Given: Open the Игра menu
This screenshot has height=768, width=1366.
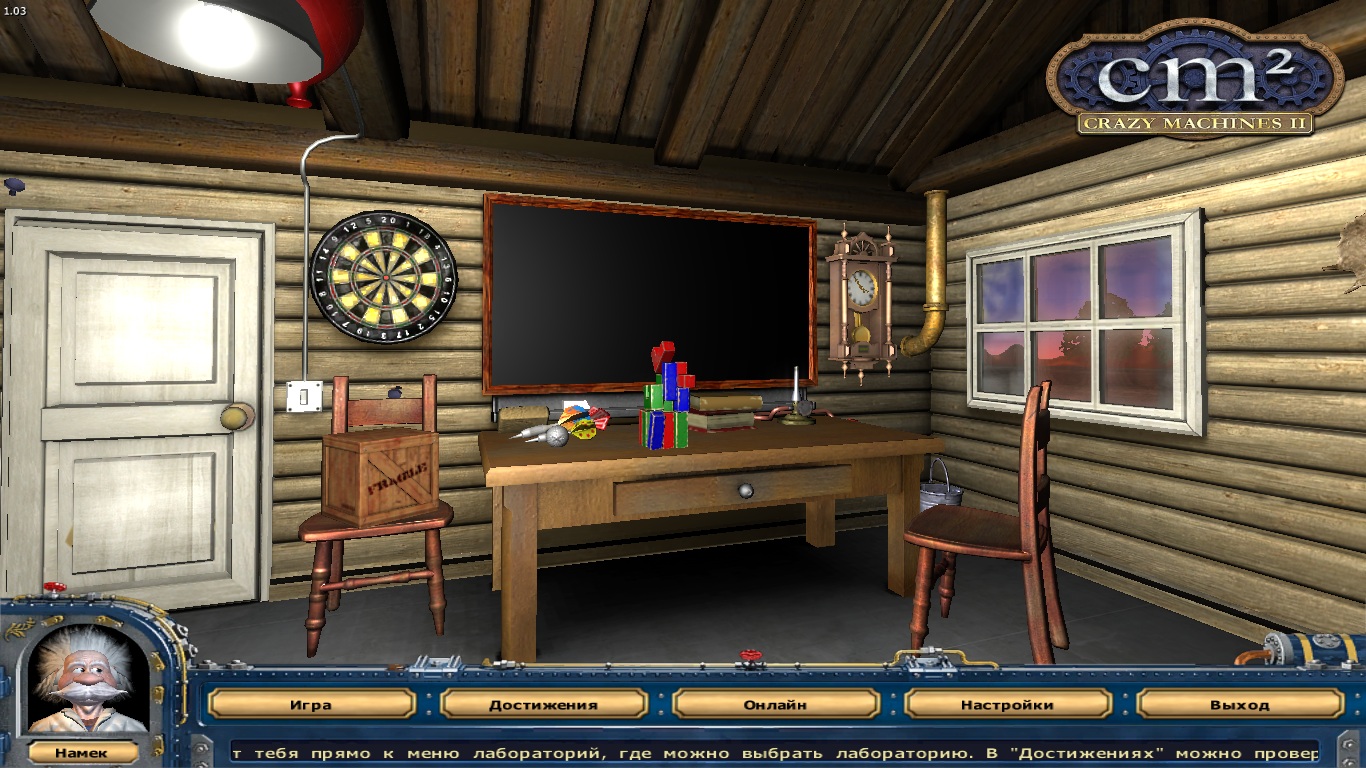Looking at the screenshot, I should (x=311, y=704).
